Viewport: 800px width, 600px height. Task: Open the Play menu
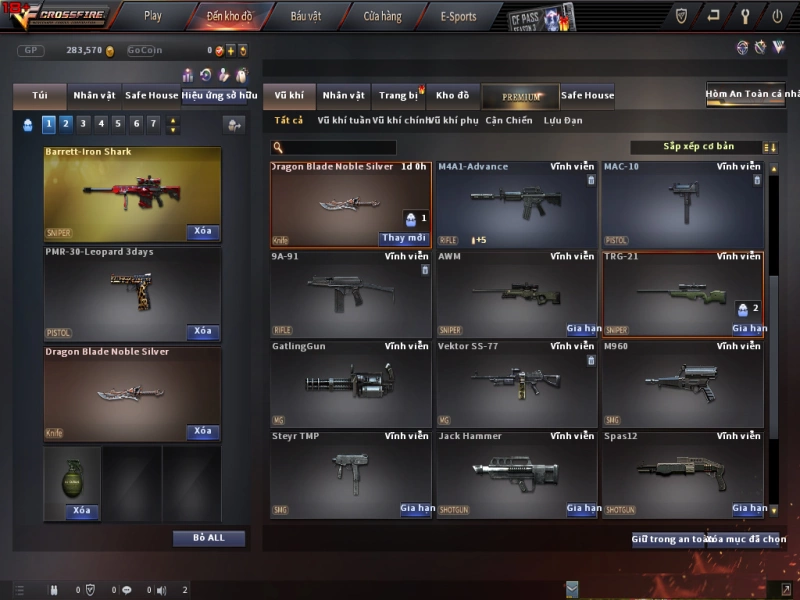click(152, 16)
